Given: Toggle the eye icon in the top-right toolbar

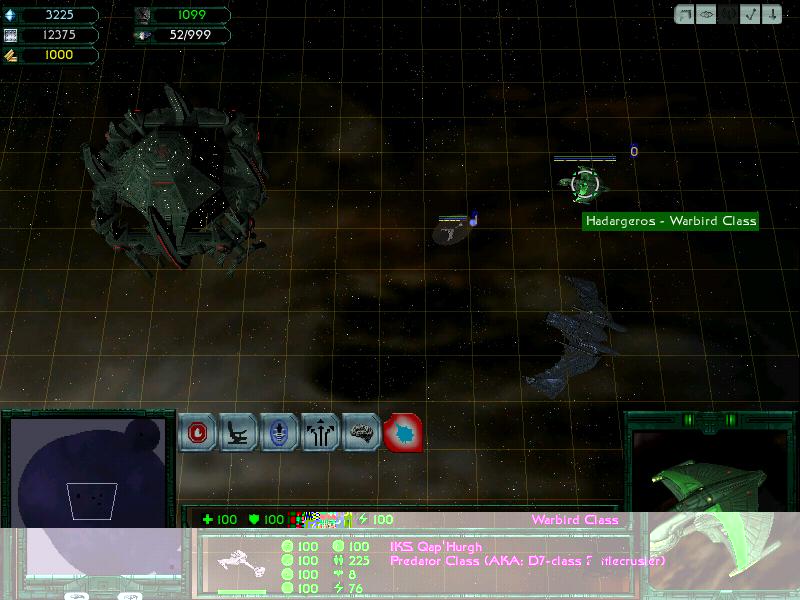Looking at the screenshot, I should click(x=707, y=15).
